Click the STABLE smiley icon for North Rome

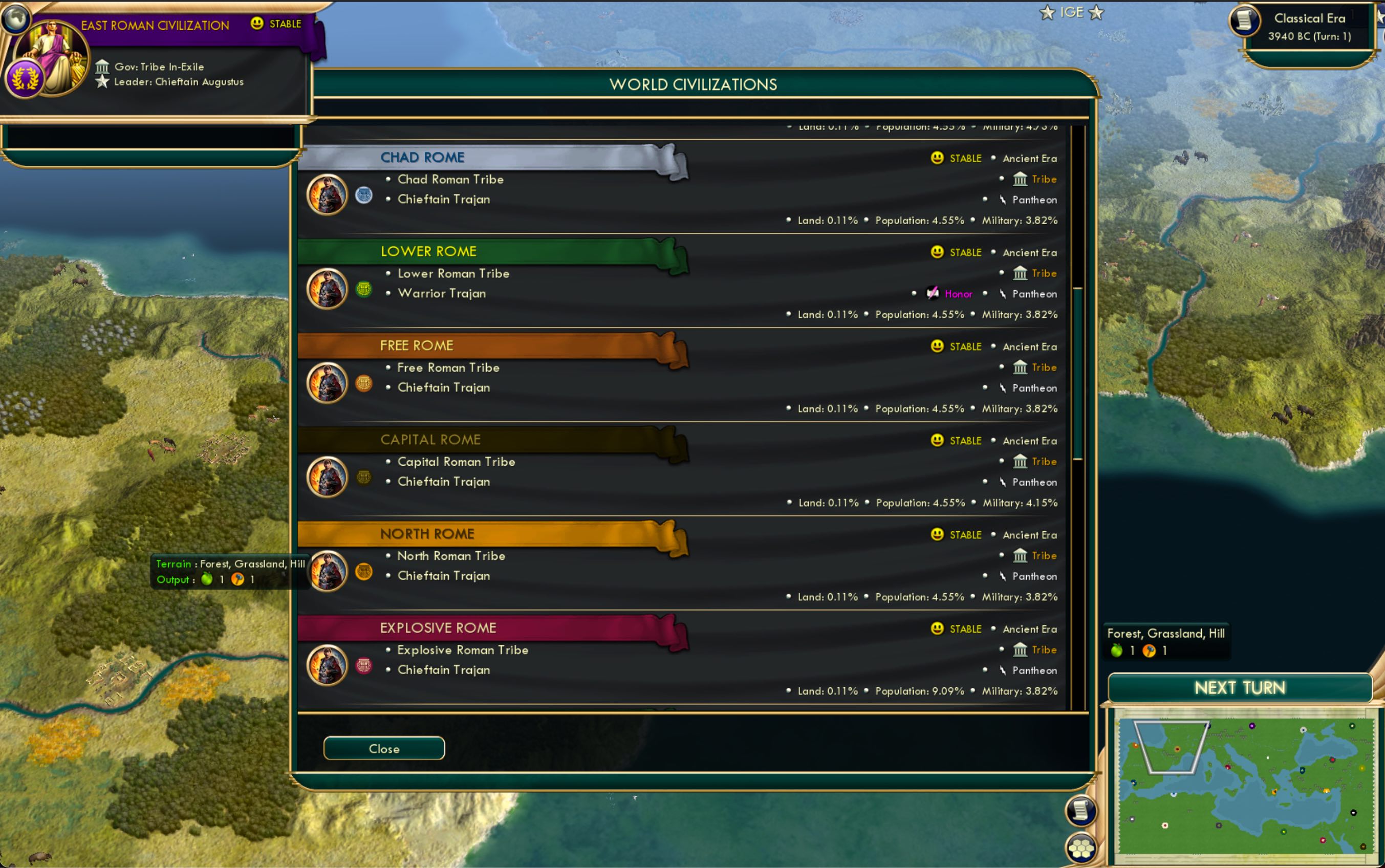[x=936, y=534]
